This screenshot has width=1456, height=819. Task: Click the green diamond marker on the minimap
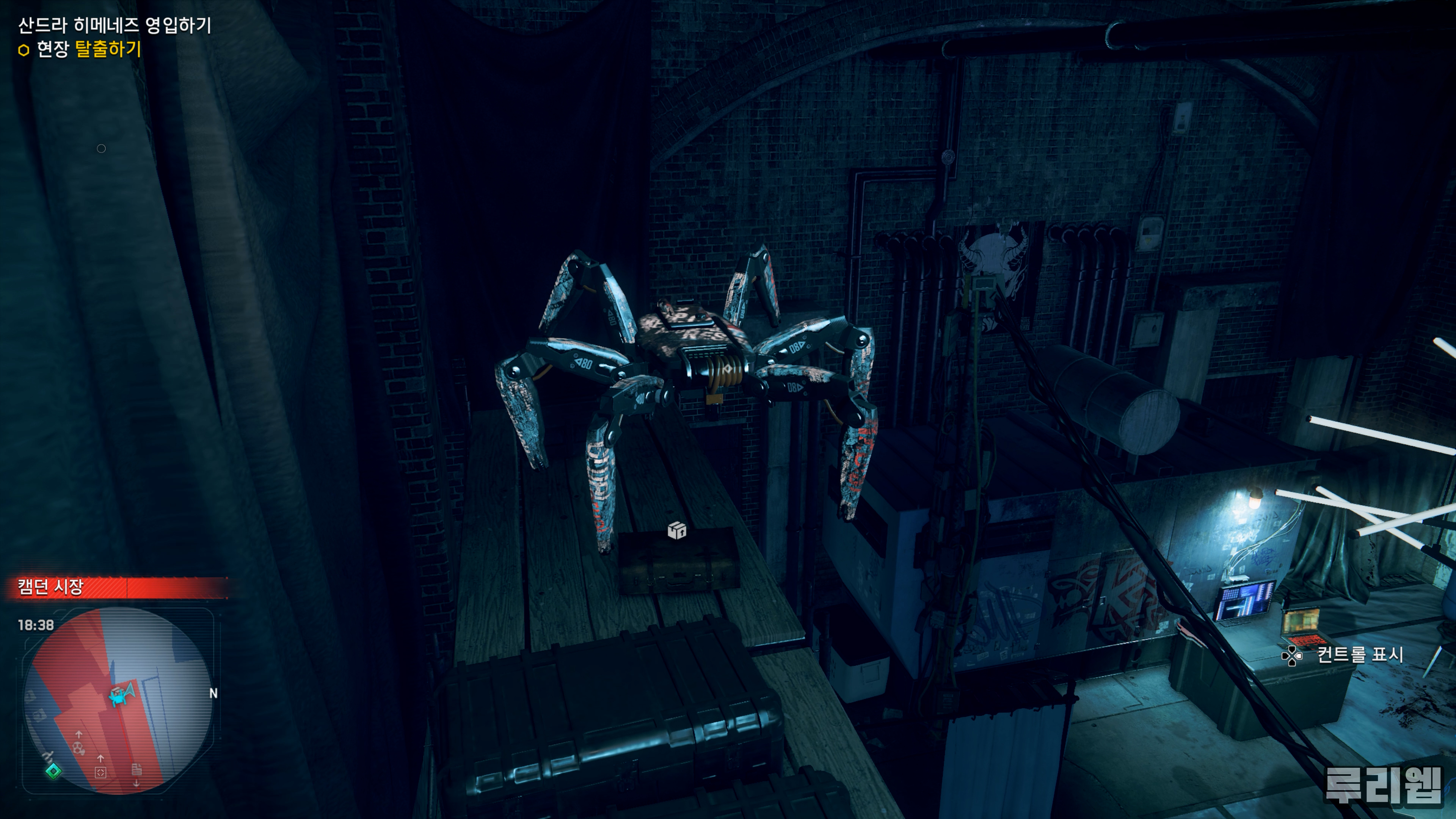click(54, 771)
